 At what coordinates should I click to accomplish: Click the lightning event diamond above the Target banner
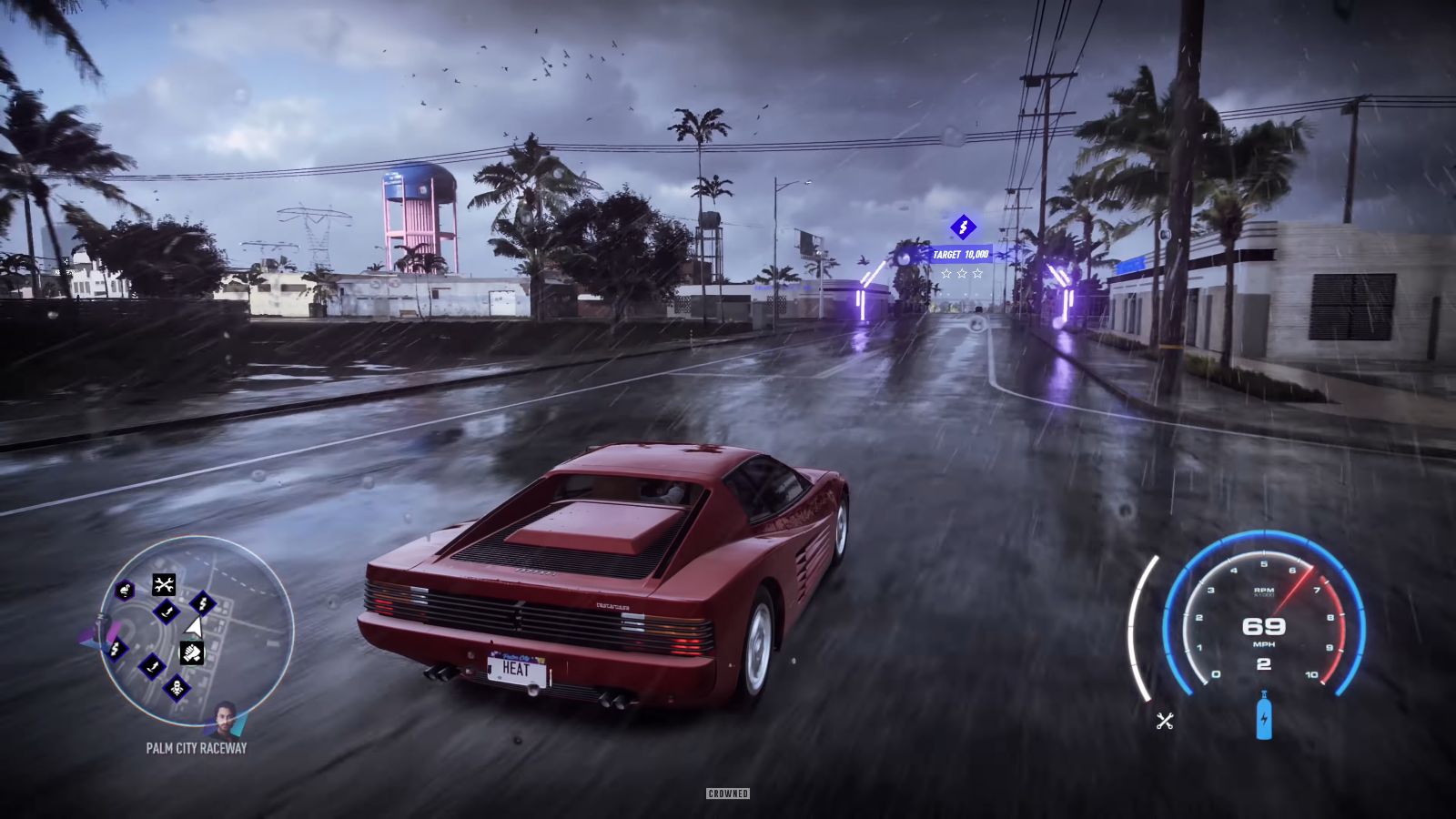point(963,227)
